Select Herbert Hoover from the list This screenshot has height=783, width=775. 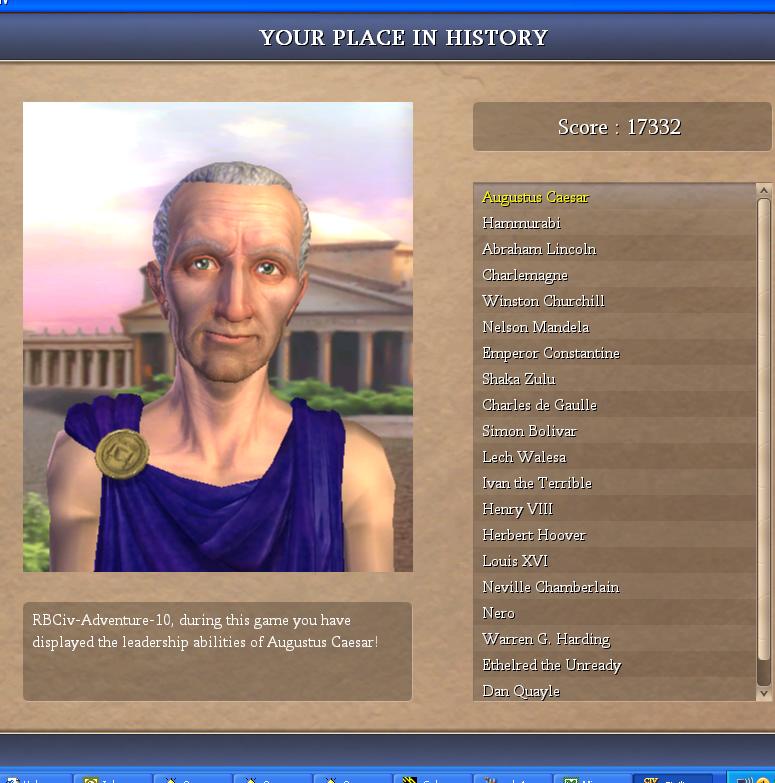click(534, 535)
